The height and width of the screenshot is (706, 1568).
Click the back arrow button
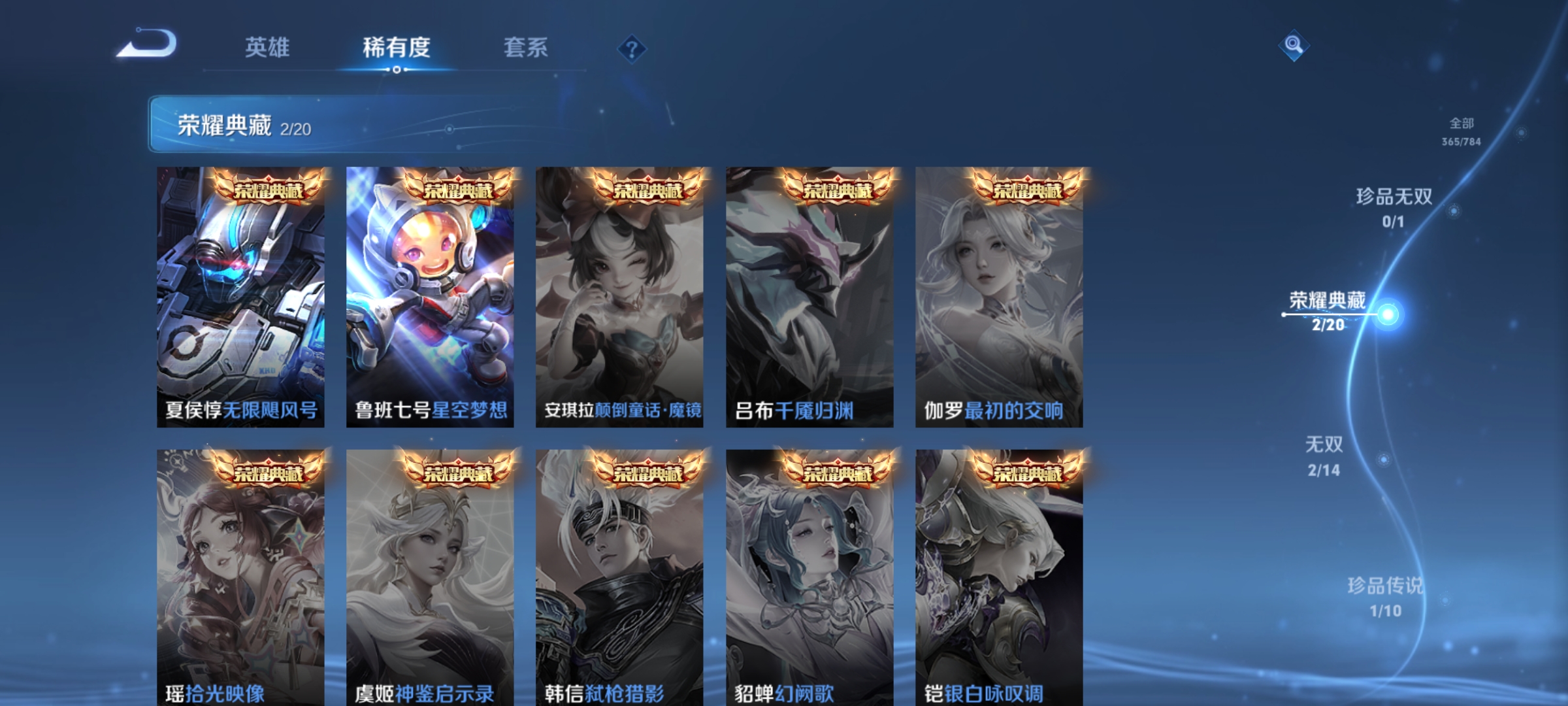click(147, 44)
